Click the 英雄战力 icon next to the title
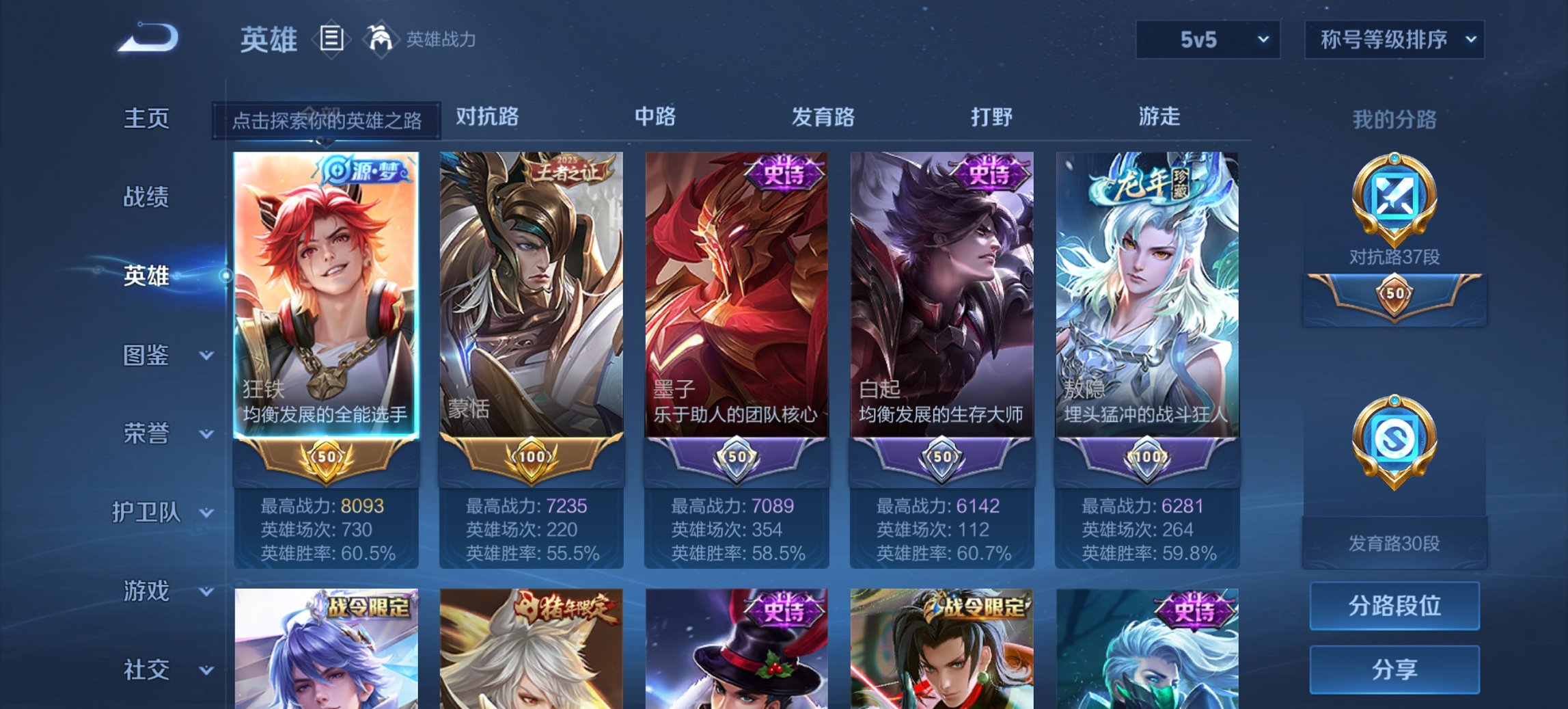Screen dimensions: 1568x709 [380, 39]
